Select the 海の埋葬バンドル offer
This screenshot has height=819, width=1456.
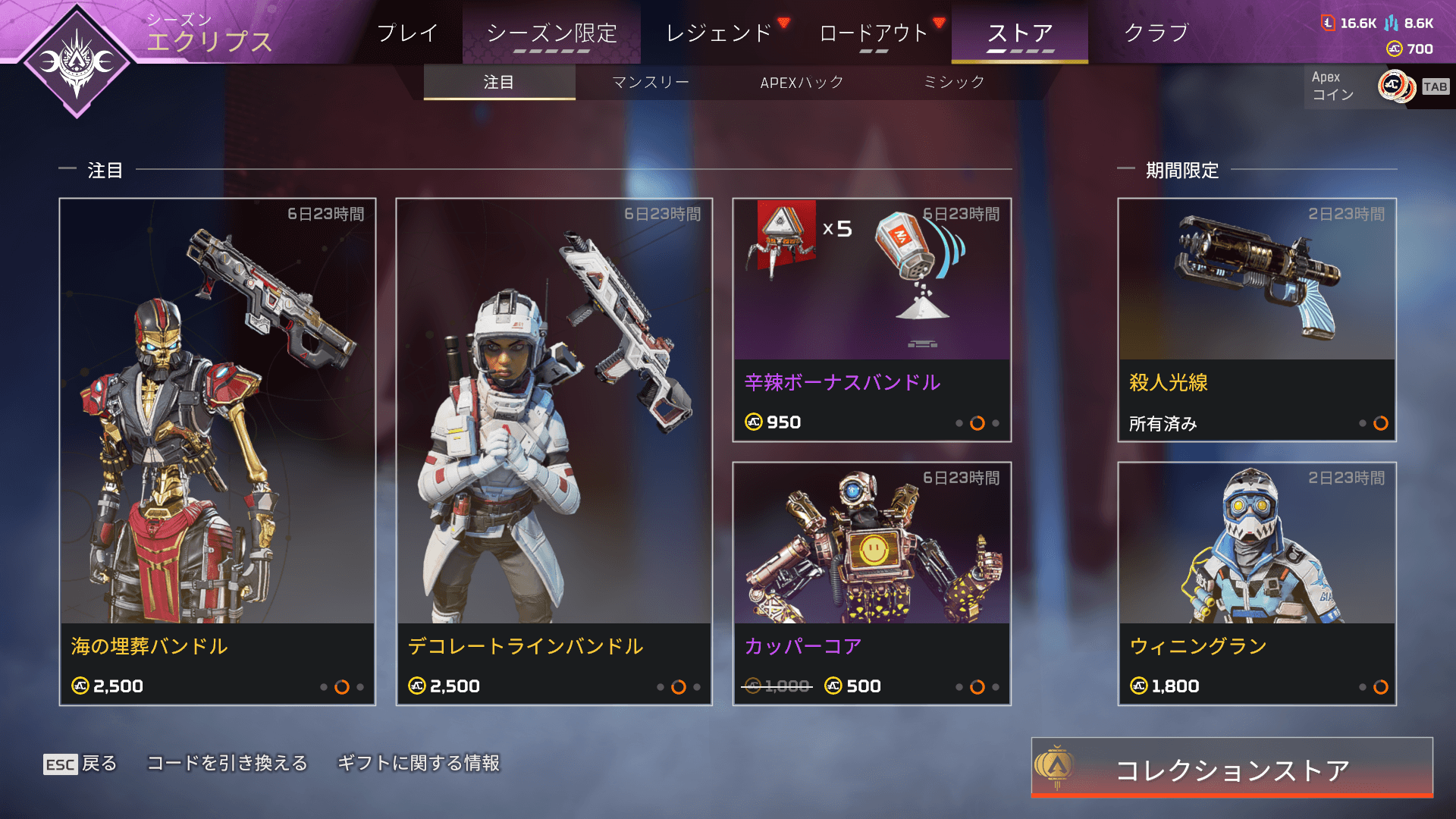(218, 451)
